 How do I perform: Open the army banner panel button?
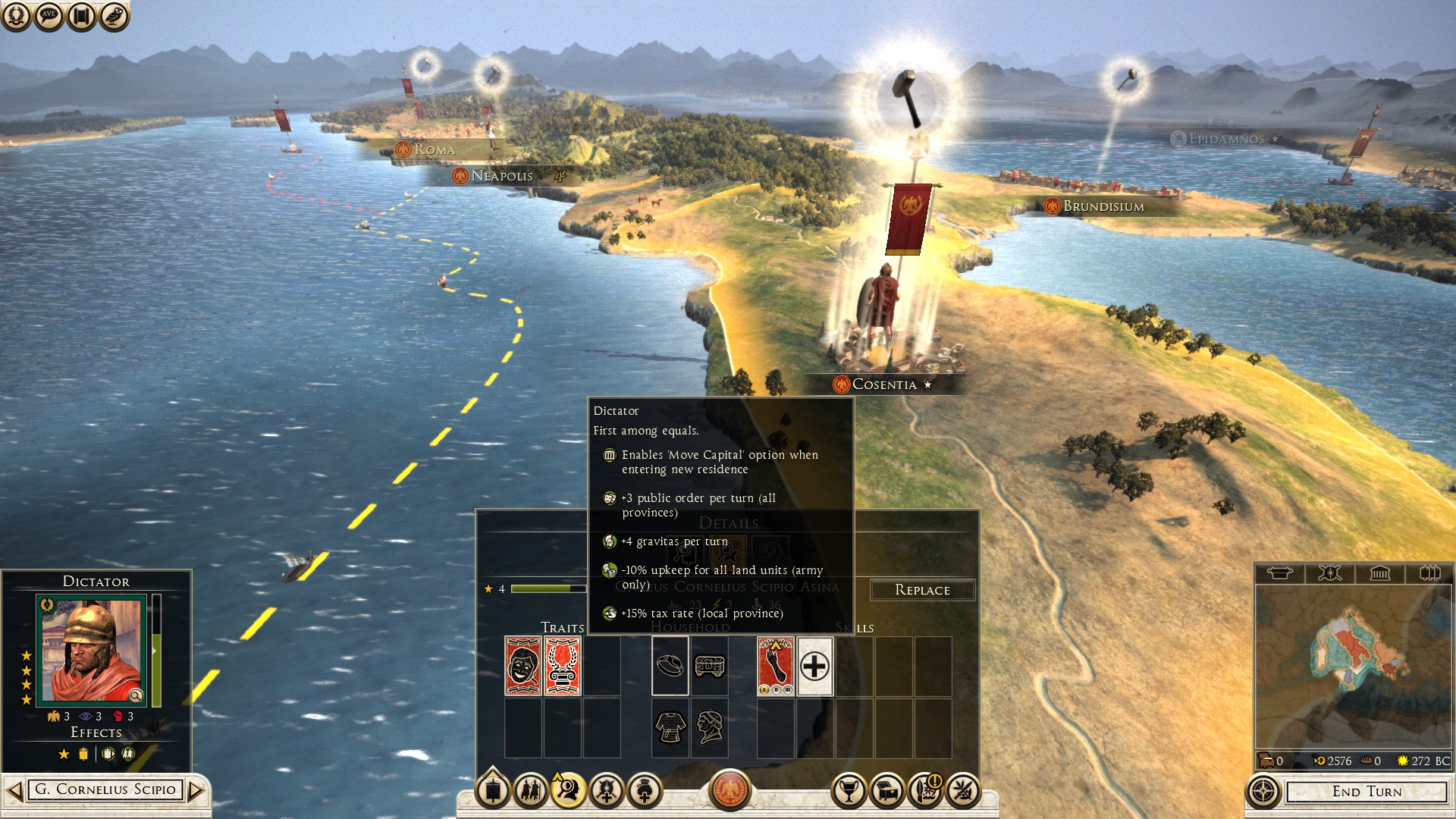(493, 791)
